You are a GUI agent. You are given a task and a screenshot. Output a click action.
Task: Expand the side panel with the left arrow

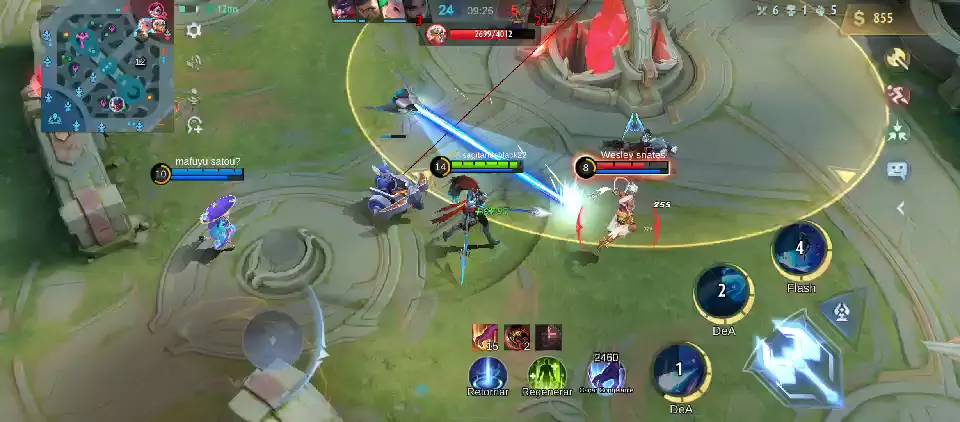(900, 208)
